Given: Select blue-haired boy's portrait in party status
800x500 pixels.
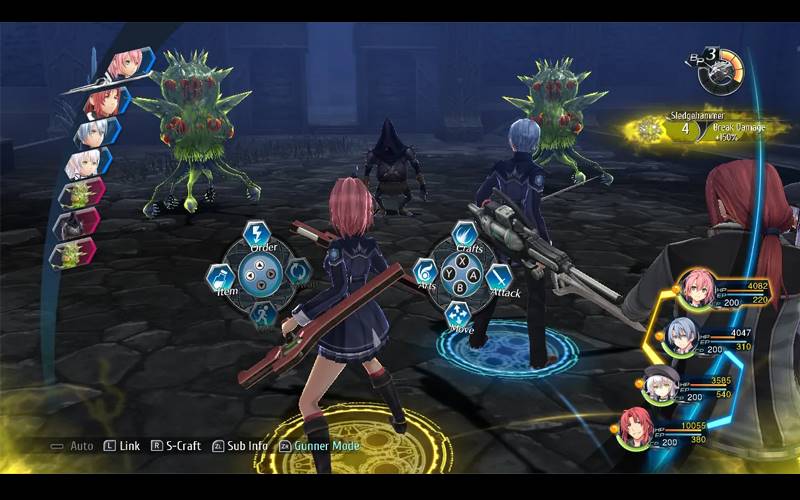Looking at the screenshot, I should click(682, 336).
